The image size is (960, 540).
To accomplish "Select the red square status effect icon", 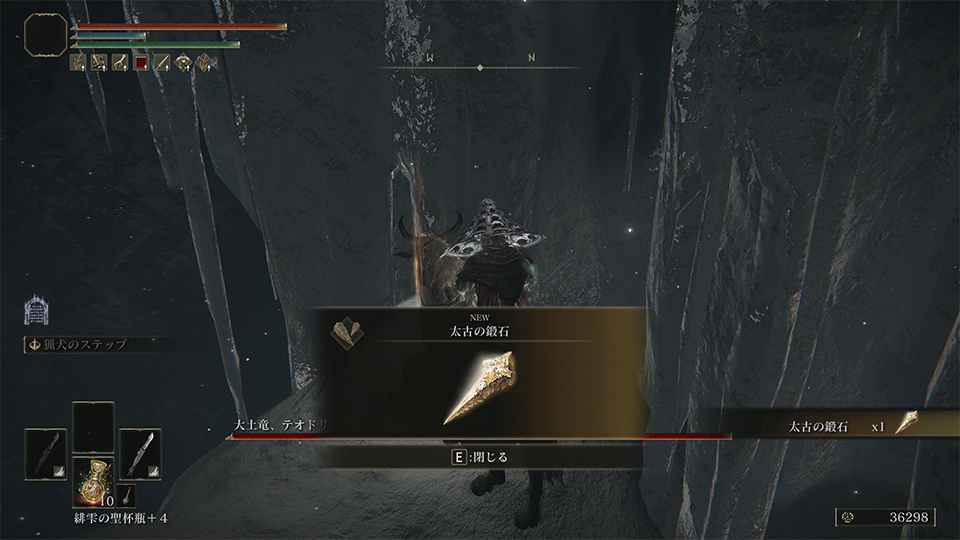I will click(x=142, y=62).
